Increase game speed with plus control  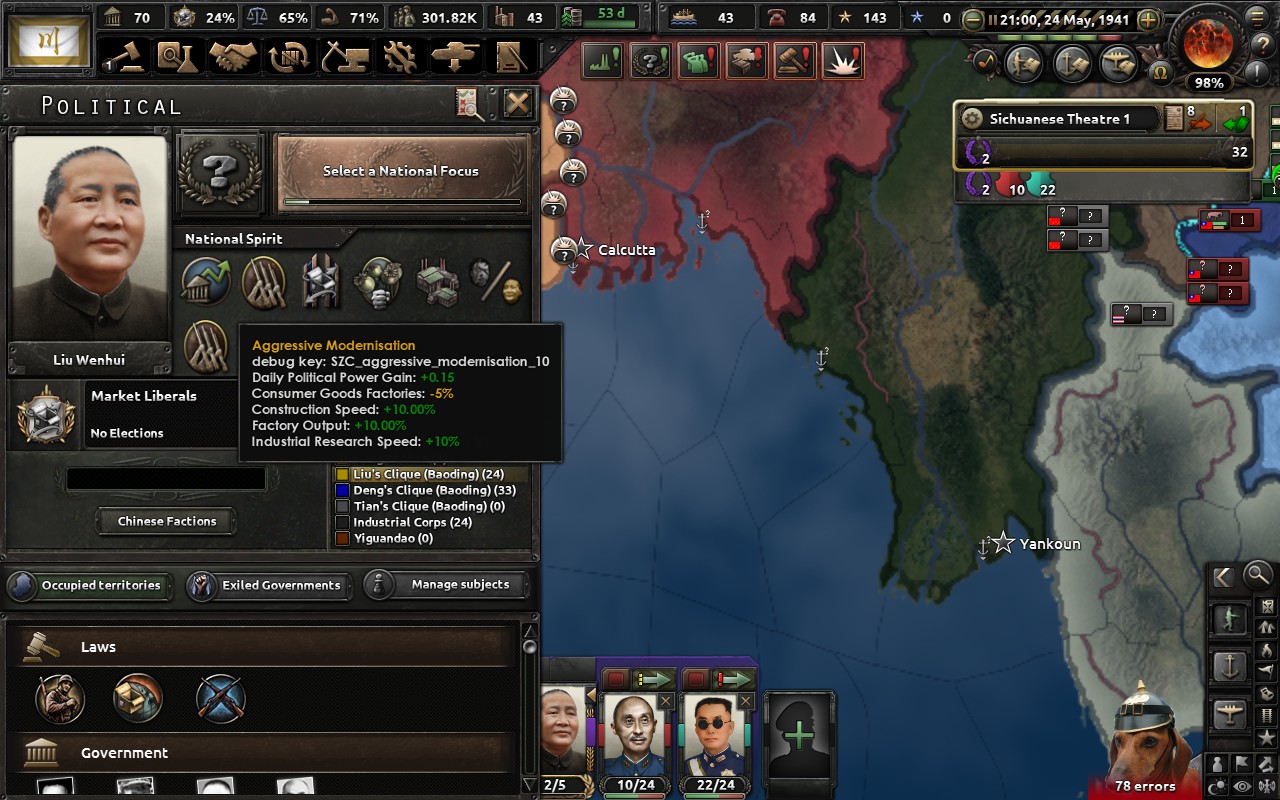click(x=1148, y=19)
